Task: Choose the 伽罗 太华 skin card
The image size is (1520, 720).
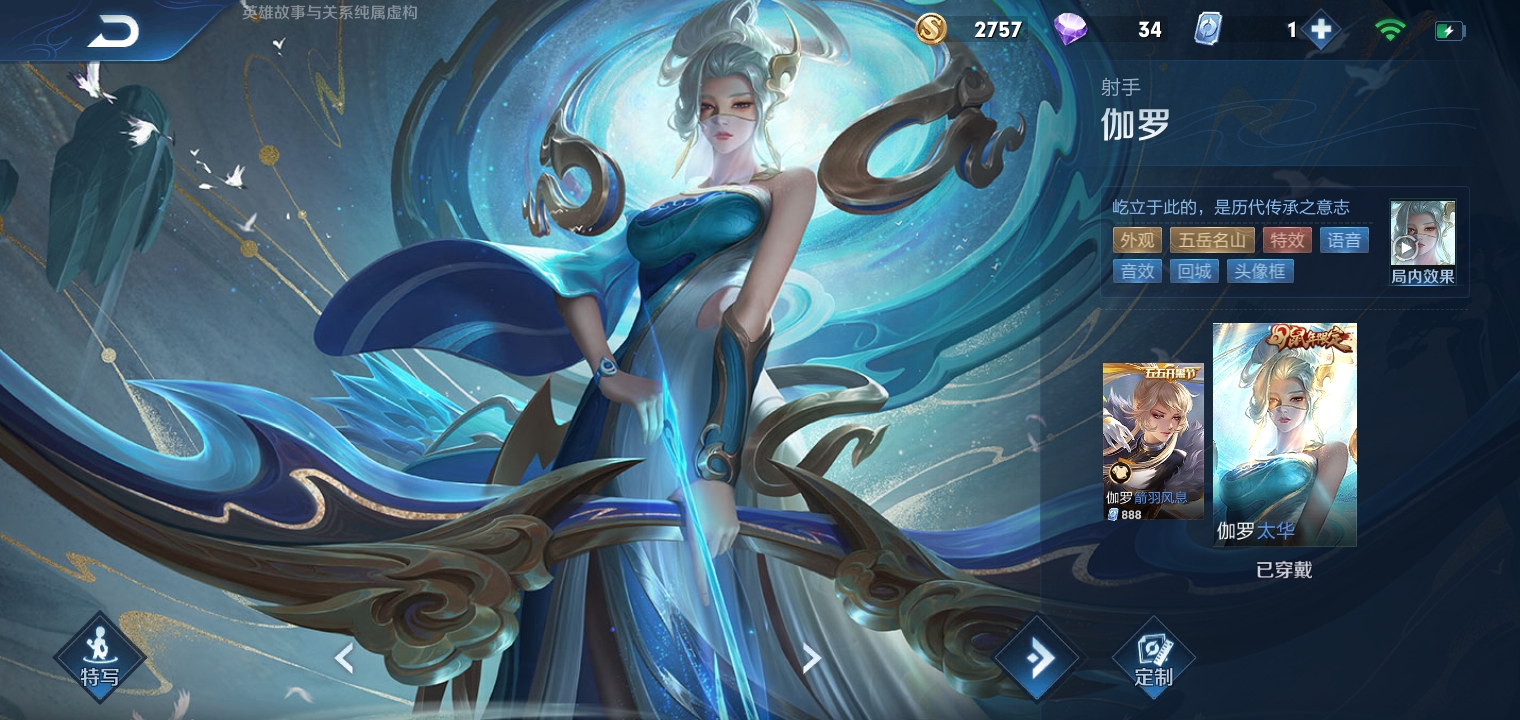Action: coord(1284,434)
